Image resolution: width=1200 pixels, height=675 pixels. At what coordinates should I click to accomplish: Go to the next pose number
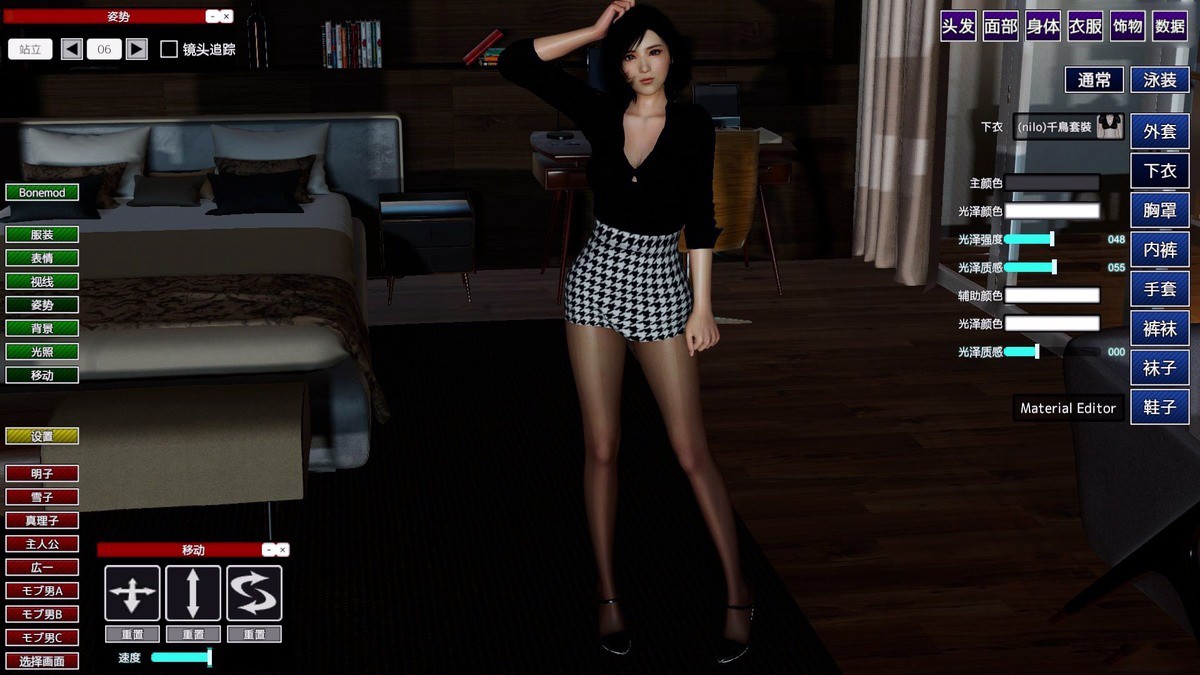coord(137,49)
